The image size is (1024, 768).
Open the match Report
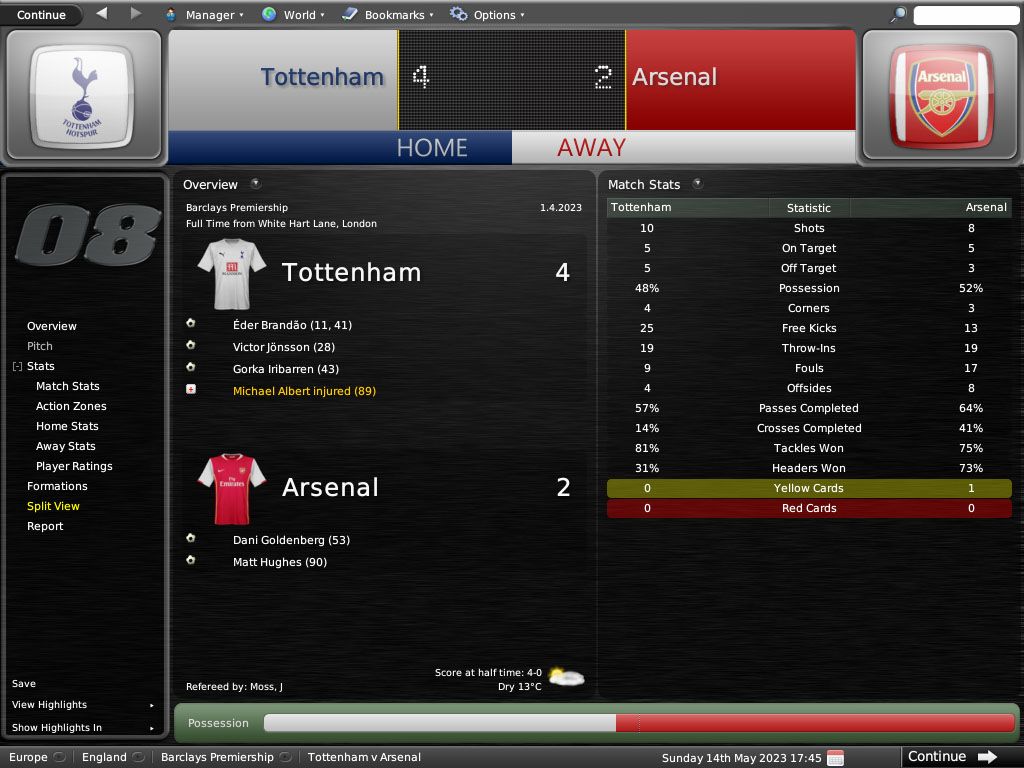[x=45, y=526]
